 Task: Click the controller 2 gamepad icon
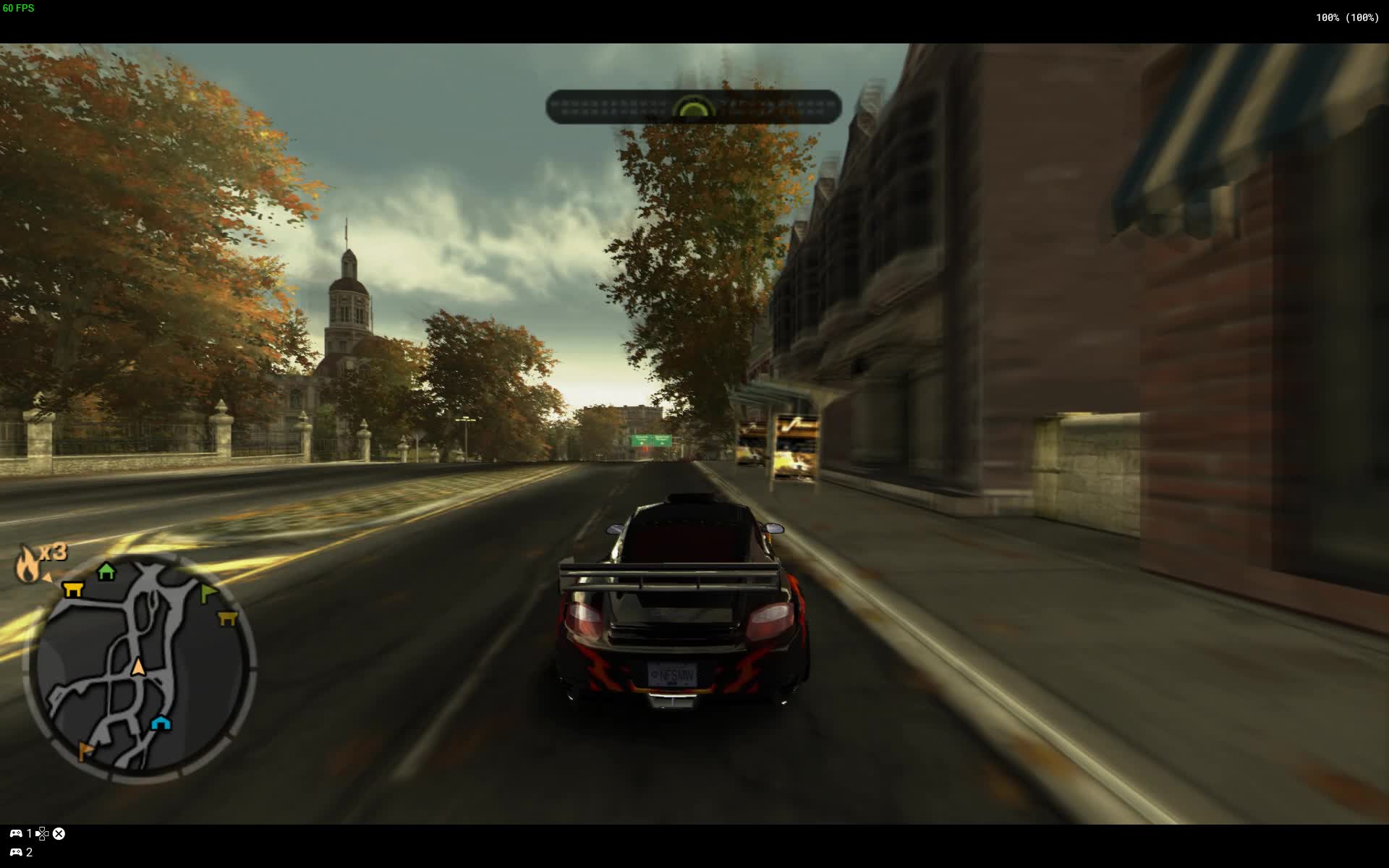(17, 851)
